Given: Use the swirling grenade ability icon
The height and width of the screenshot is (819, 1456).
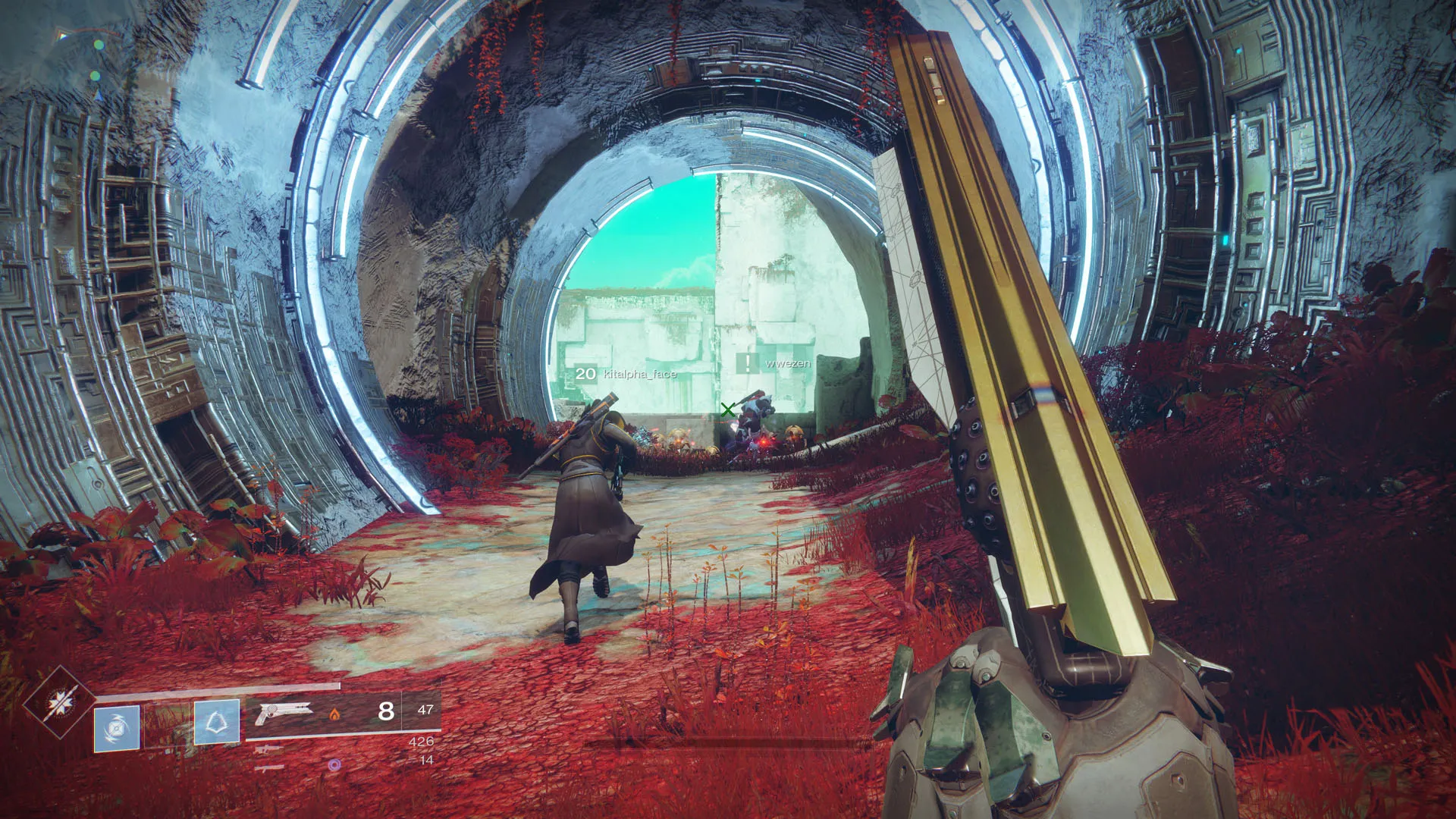Looking at the screenshot, I should 117,729.
